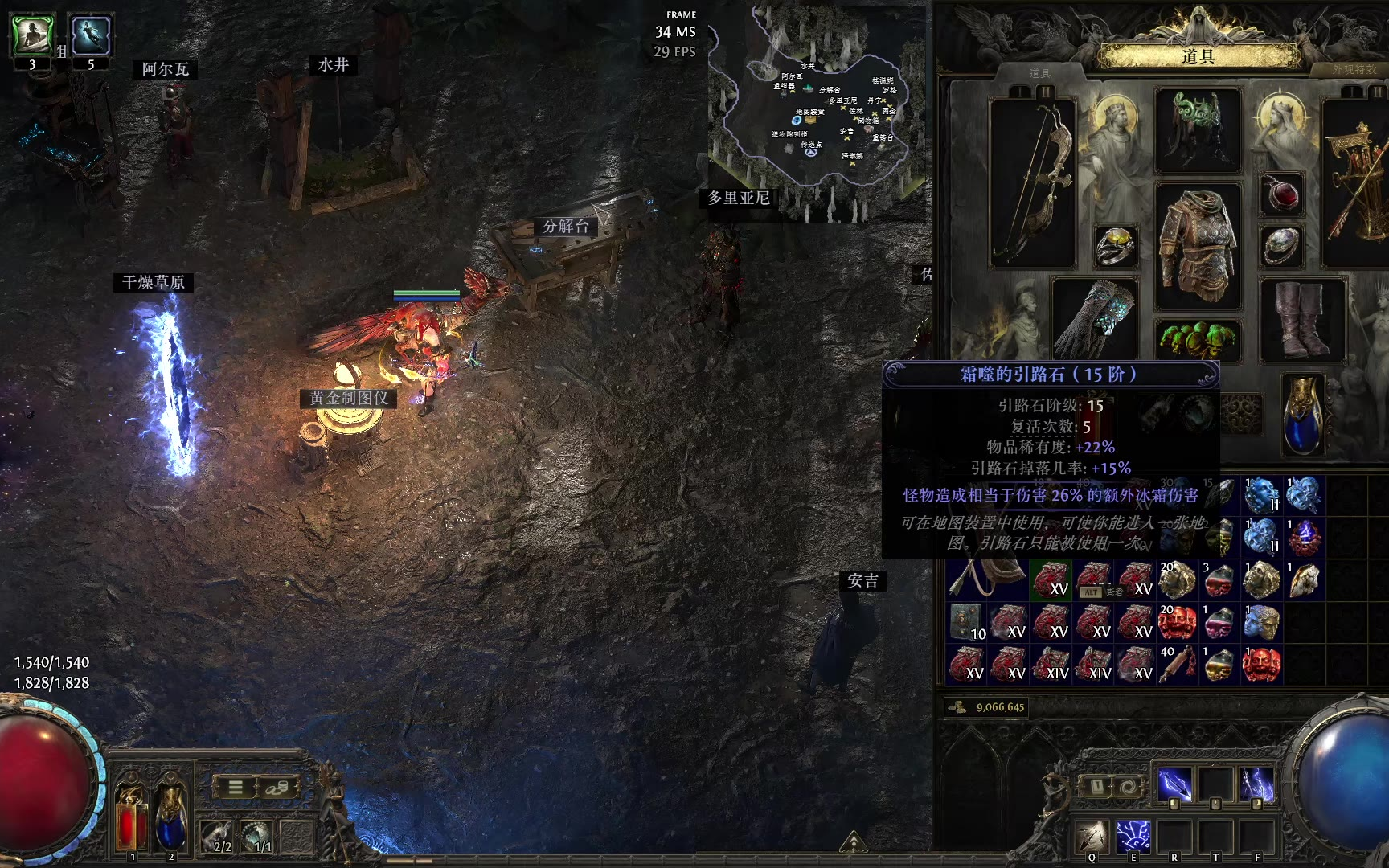Select the equipped bow weapon slot
Viewport: 1389px width, 868px height.
tap(1033, 183)
